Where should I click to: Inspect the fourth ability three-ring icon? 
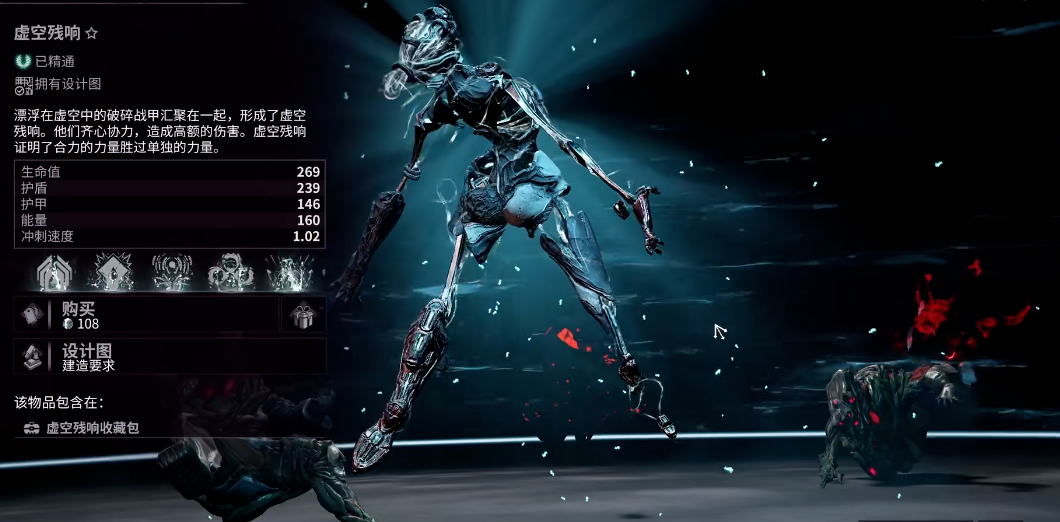pyautogui.click(x=229, y=271)
